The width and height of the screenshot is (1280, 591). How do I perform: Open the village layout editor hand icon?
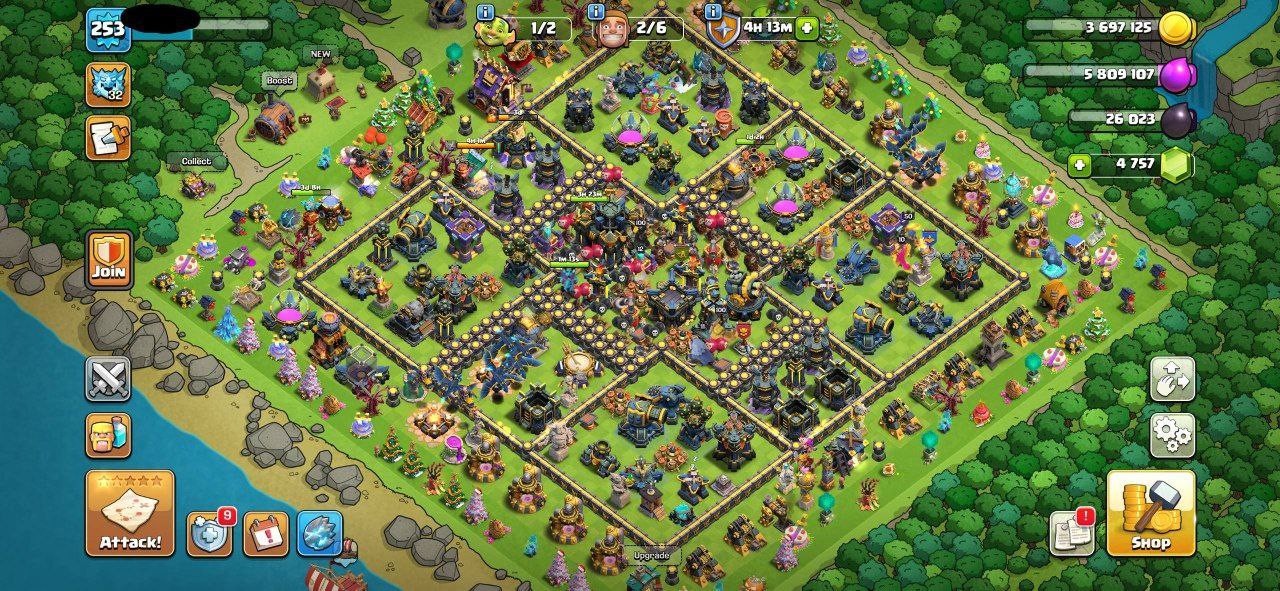(x=1172, y=380)
